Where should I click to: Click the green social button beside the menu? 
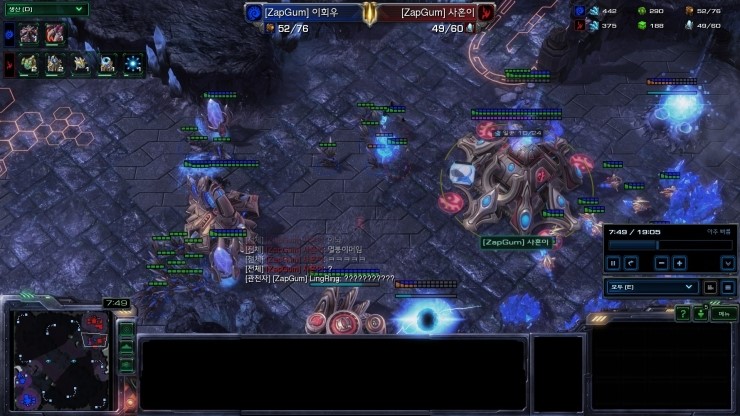click(x=702, y=314)
